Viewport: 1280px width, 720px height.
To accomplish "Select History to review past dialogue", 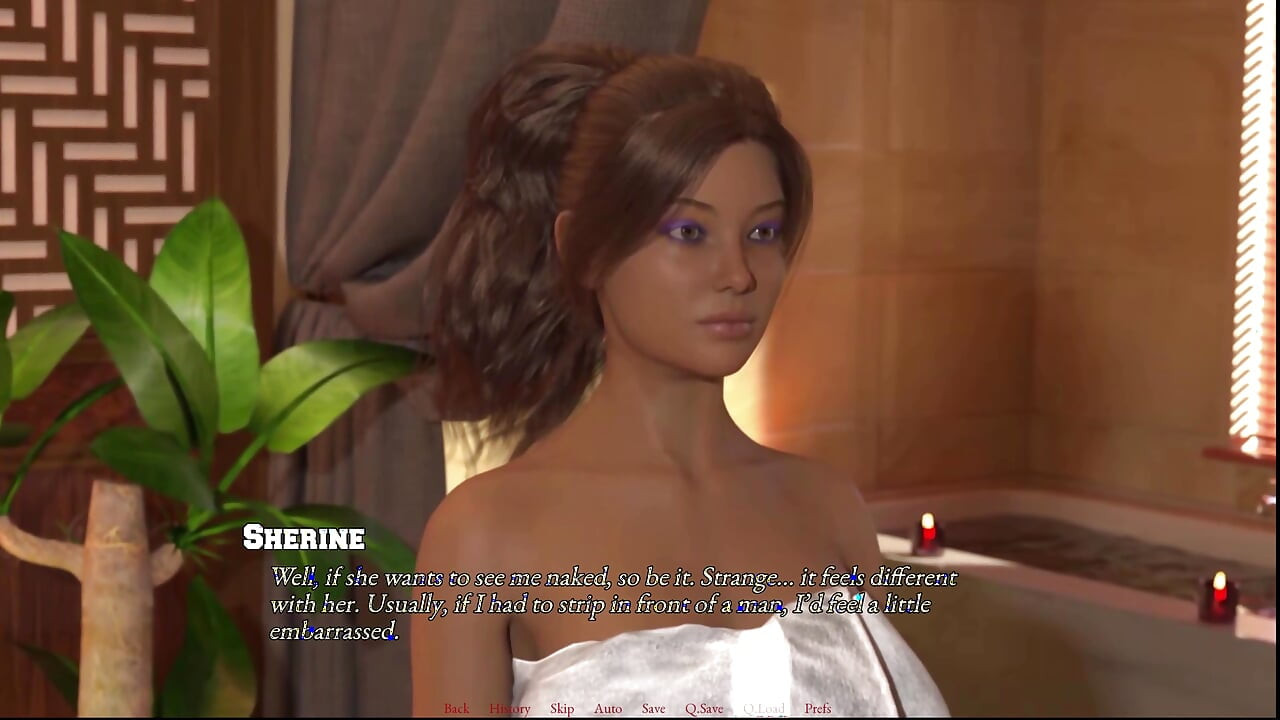I will click(x=510, y=708).
